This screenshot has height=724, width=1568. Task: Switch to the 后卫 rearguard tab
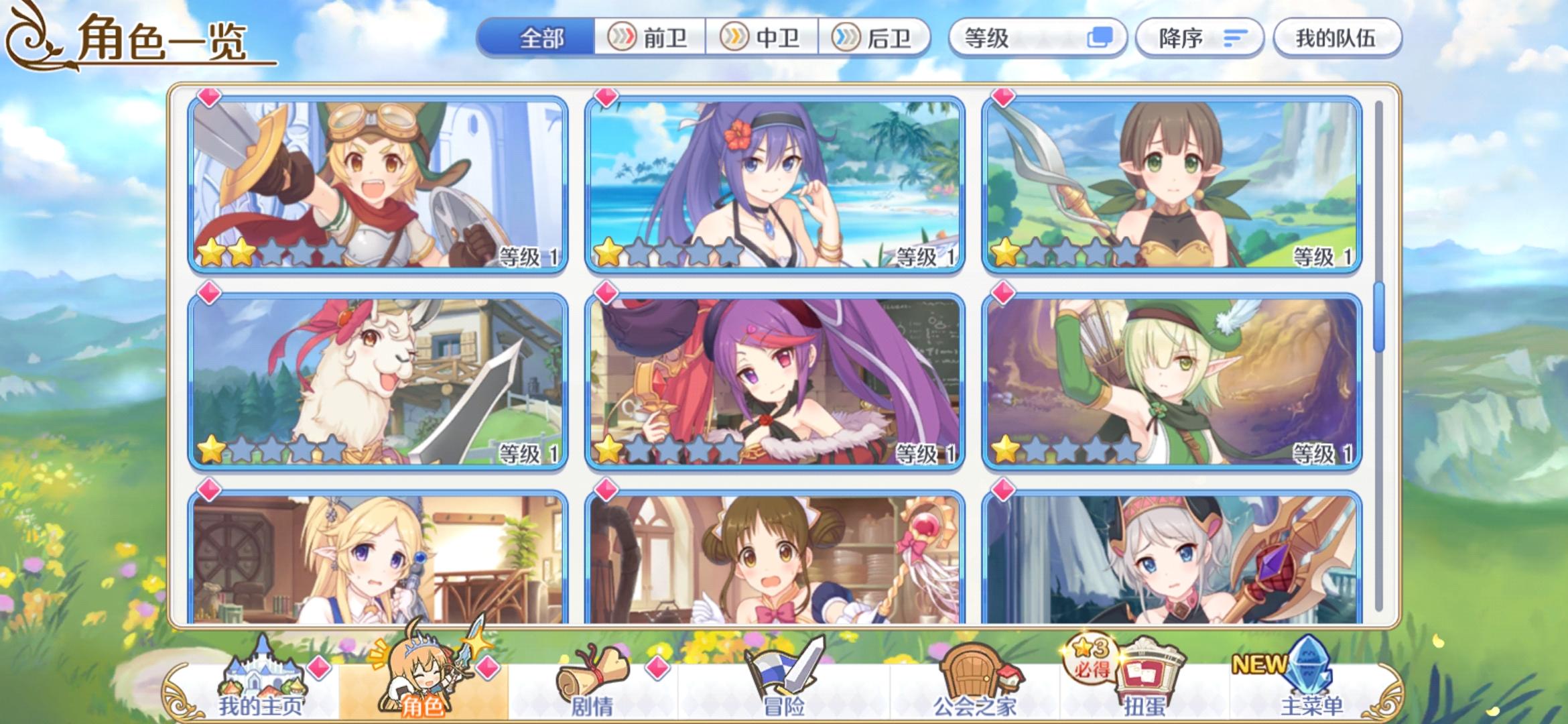pos(871,38)
